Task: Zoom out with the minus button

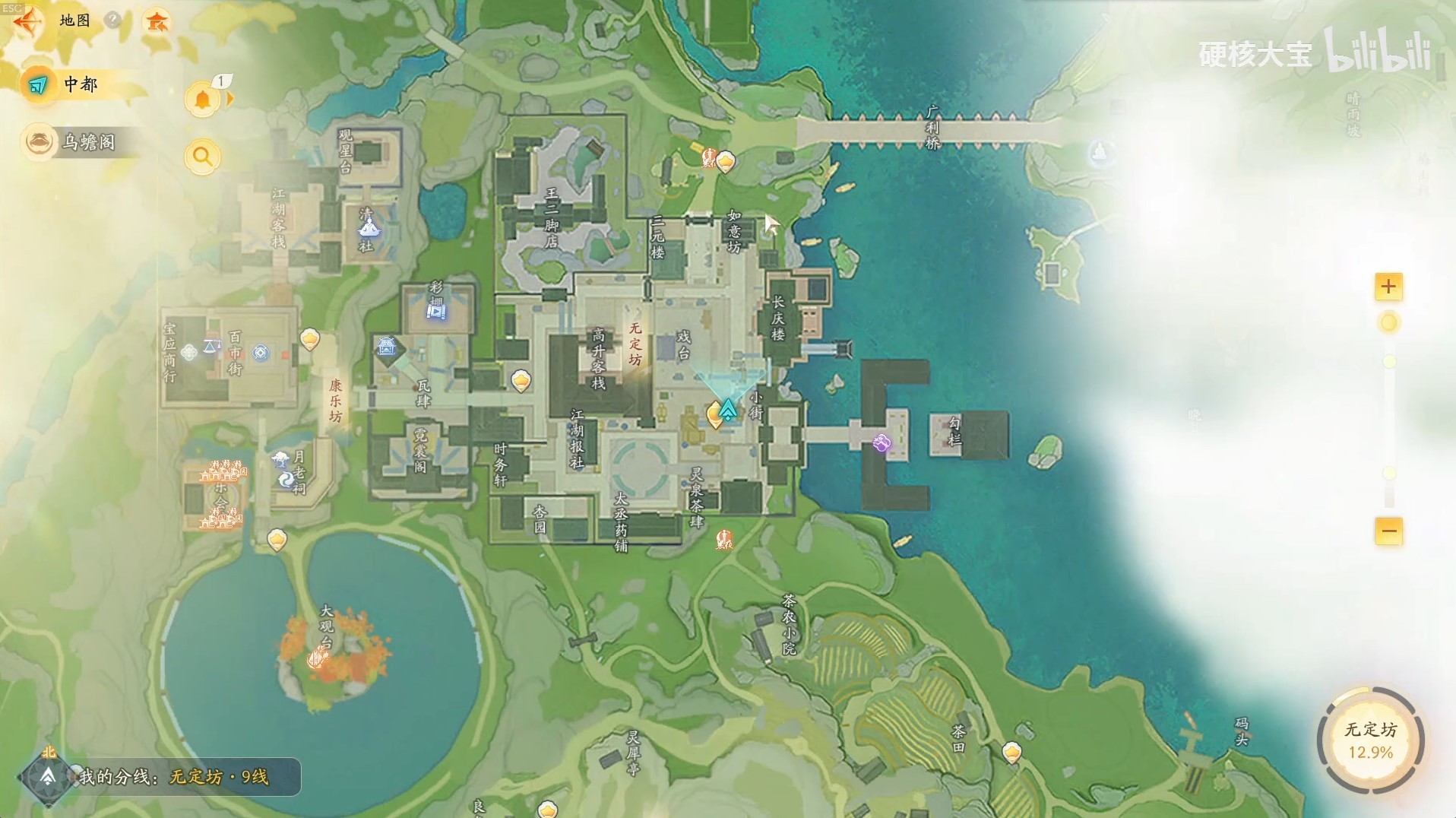Action: [x=1388, y=531]
